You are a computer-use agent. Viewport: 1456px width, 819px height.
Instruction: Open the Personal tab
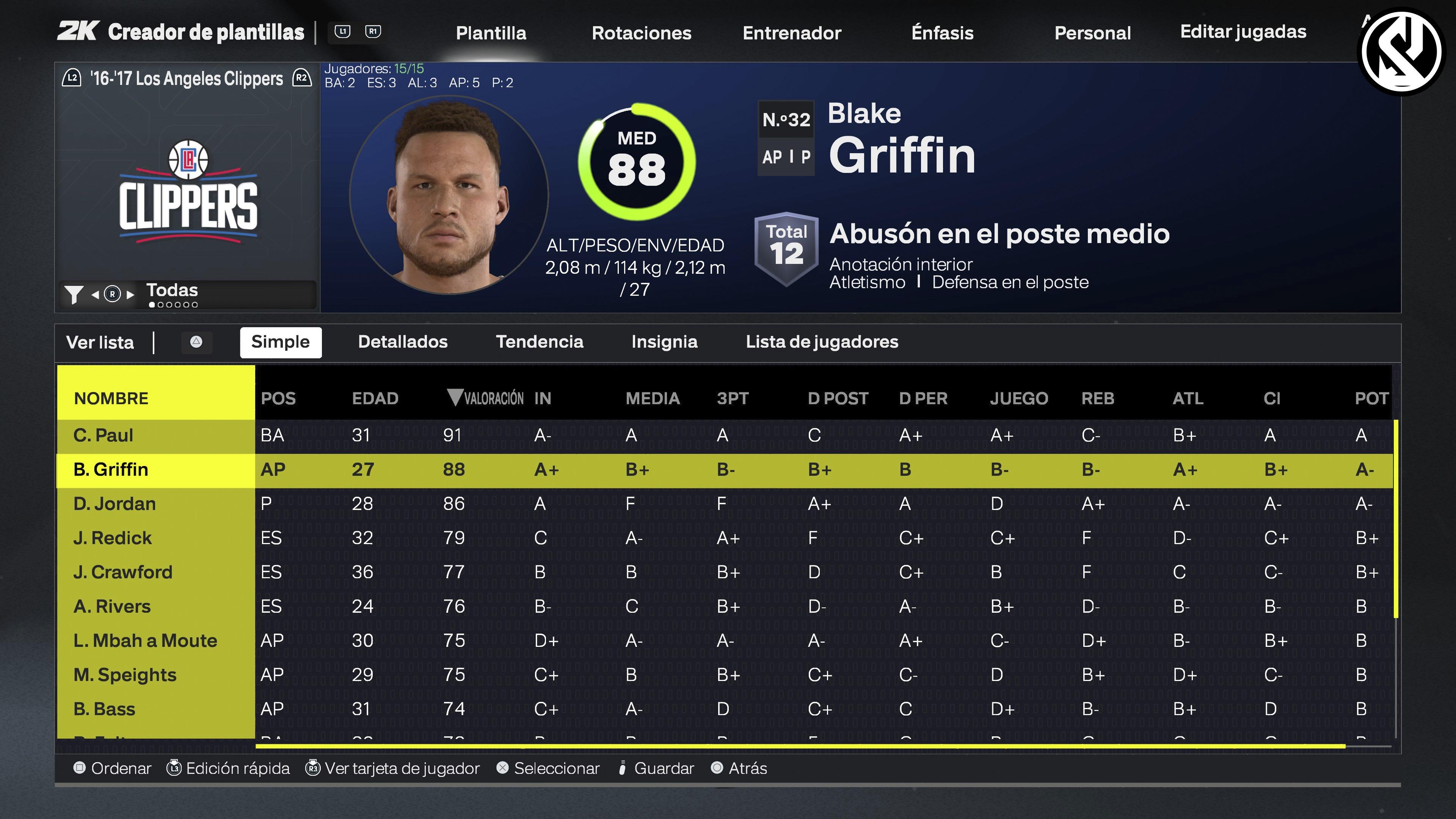pos(1092,33)
